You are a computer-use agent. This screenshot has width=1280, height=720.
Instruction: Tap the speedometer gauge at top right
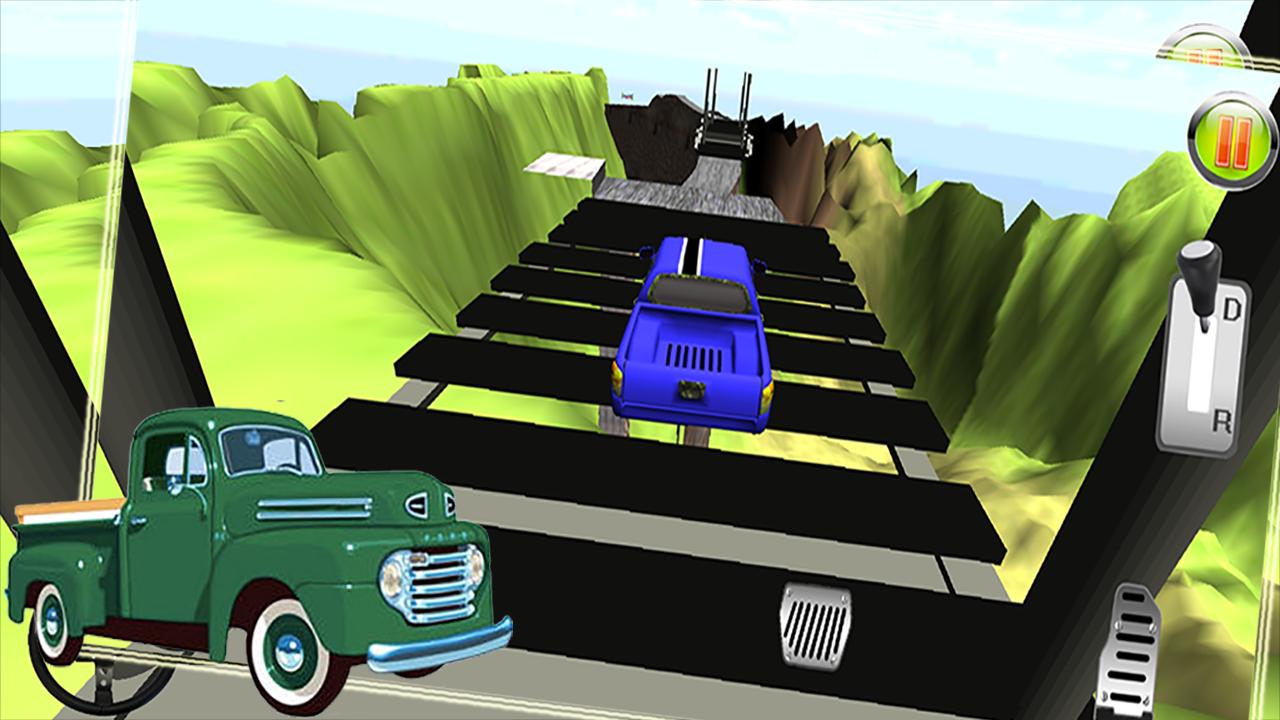pyautogui.click(x=1204, y=44)
